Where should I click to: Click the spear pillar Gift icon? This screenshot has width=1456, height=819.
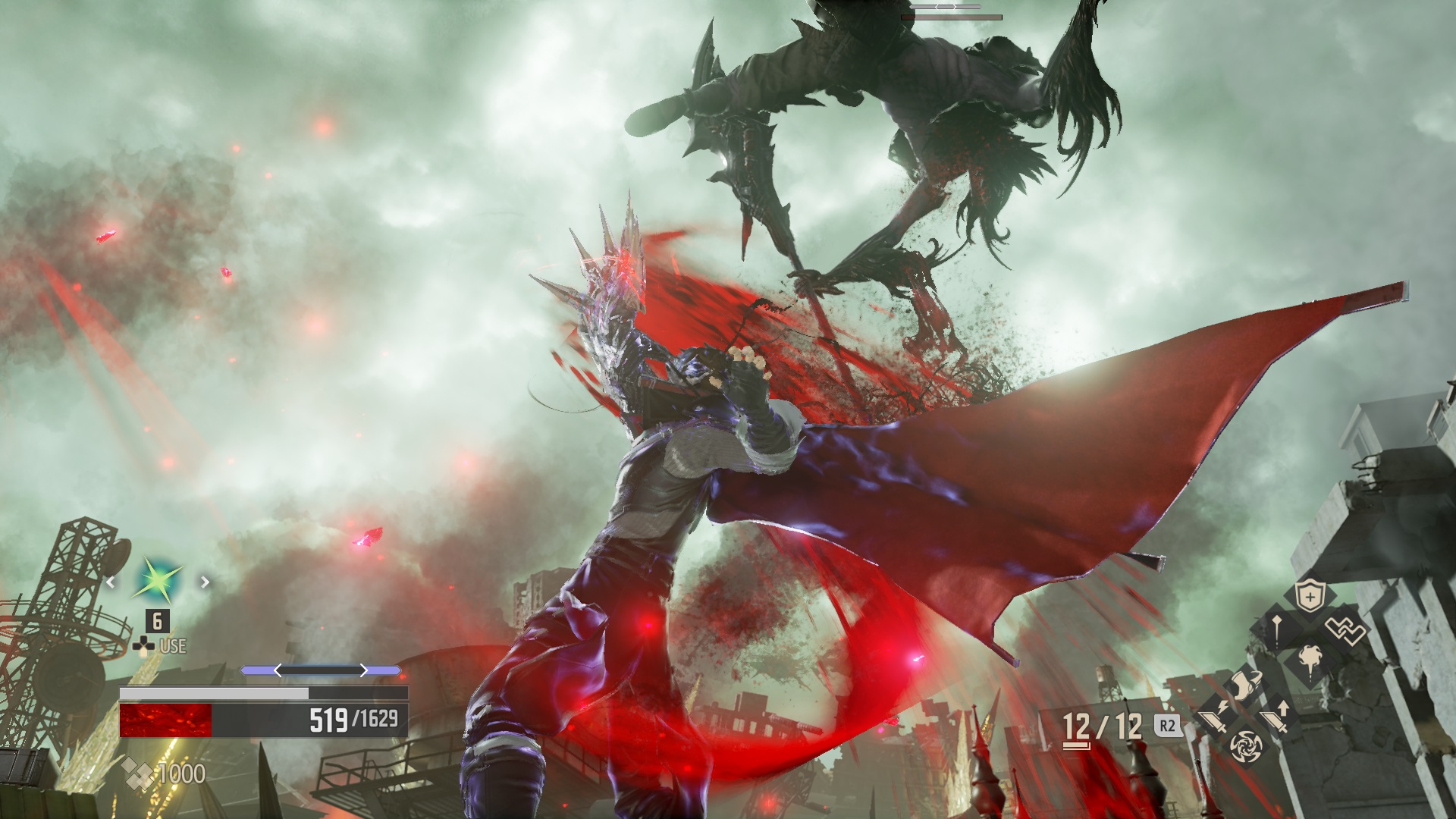[x=1276, y=630]
